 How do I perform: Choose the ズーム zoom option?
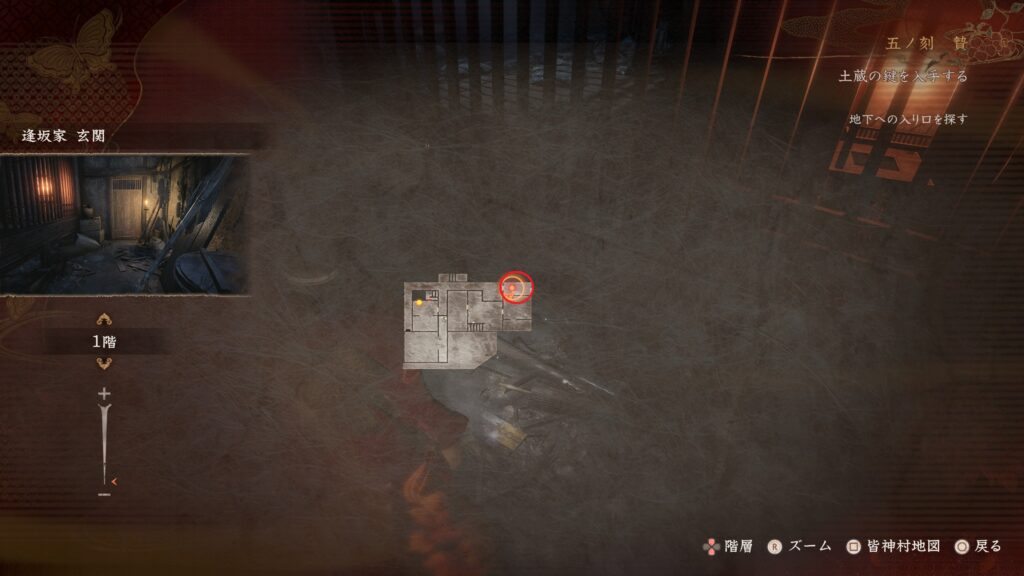[799, 546]
